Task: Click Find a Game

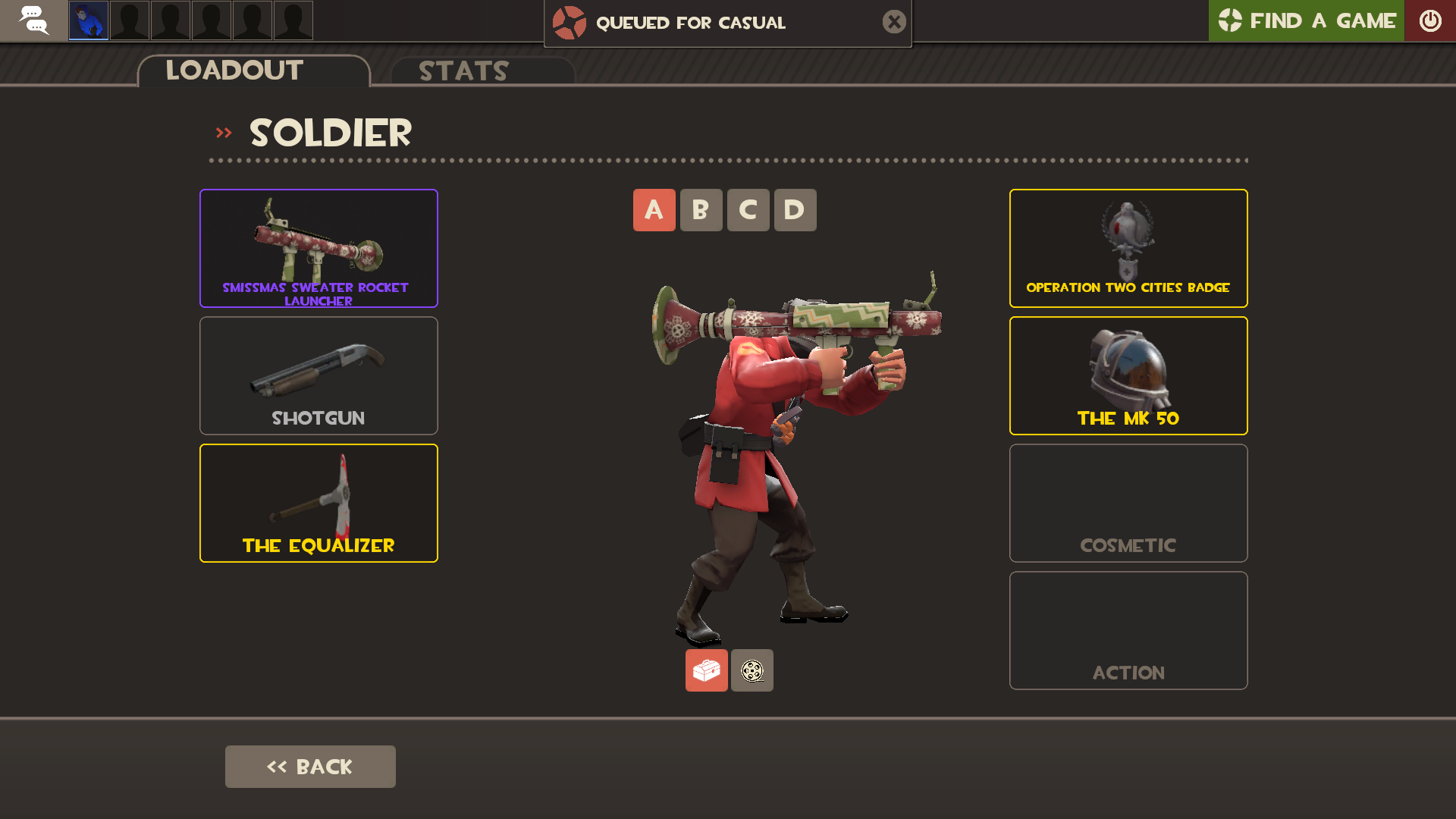Action: (x=1306, y=20)
